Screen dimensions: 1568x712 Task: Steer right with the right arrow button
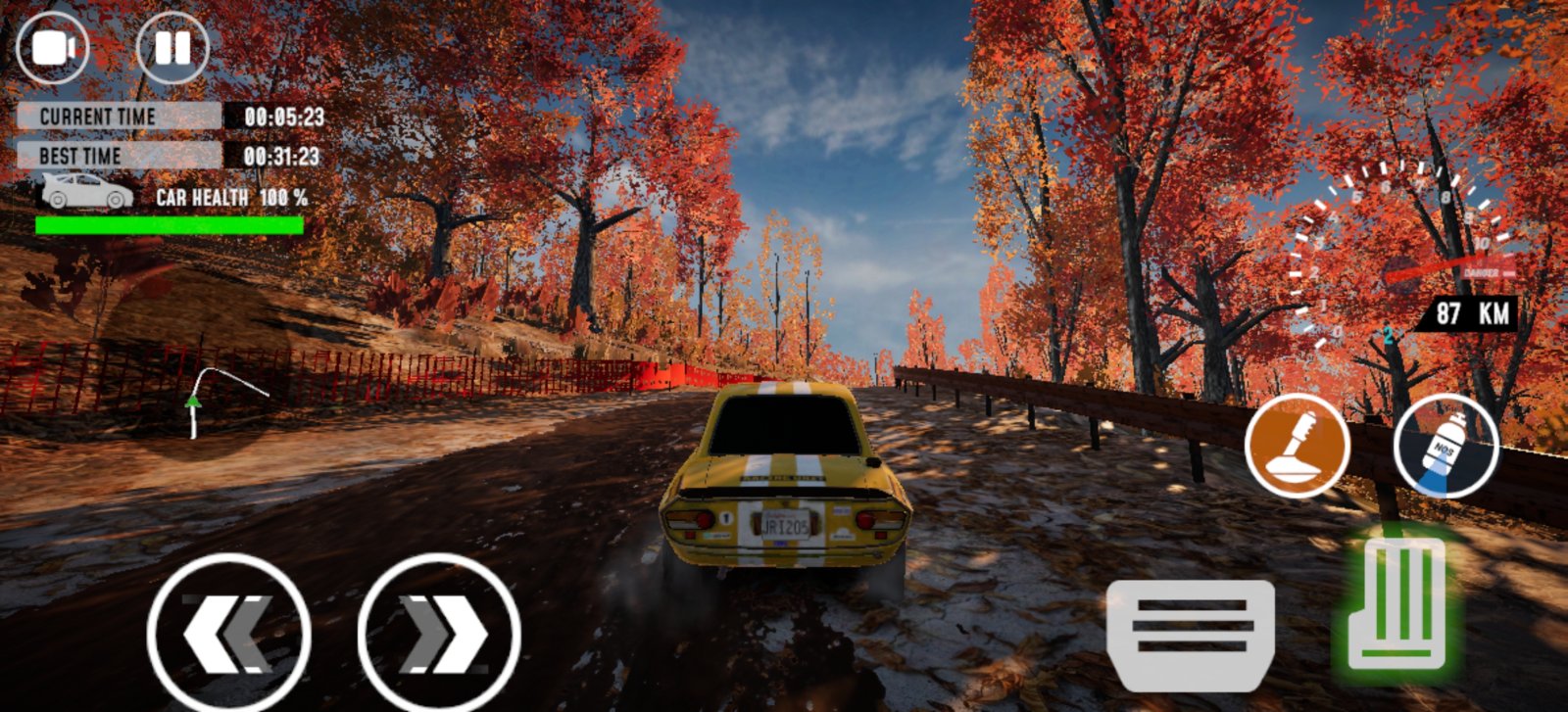[x=439, y=634]
